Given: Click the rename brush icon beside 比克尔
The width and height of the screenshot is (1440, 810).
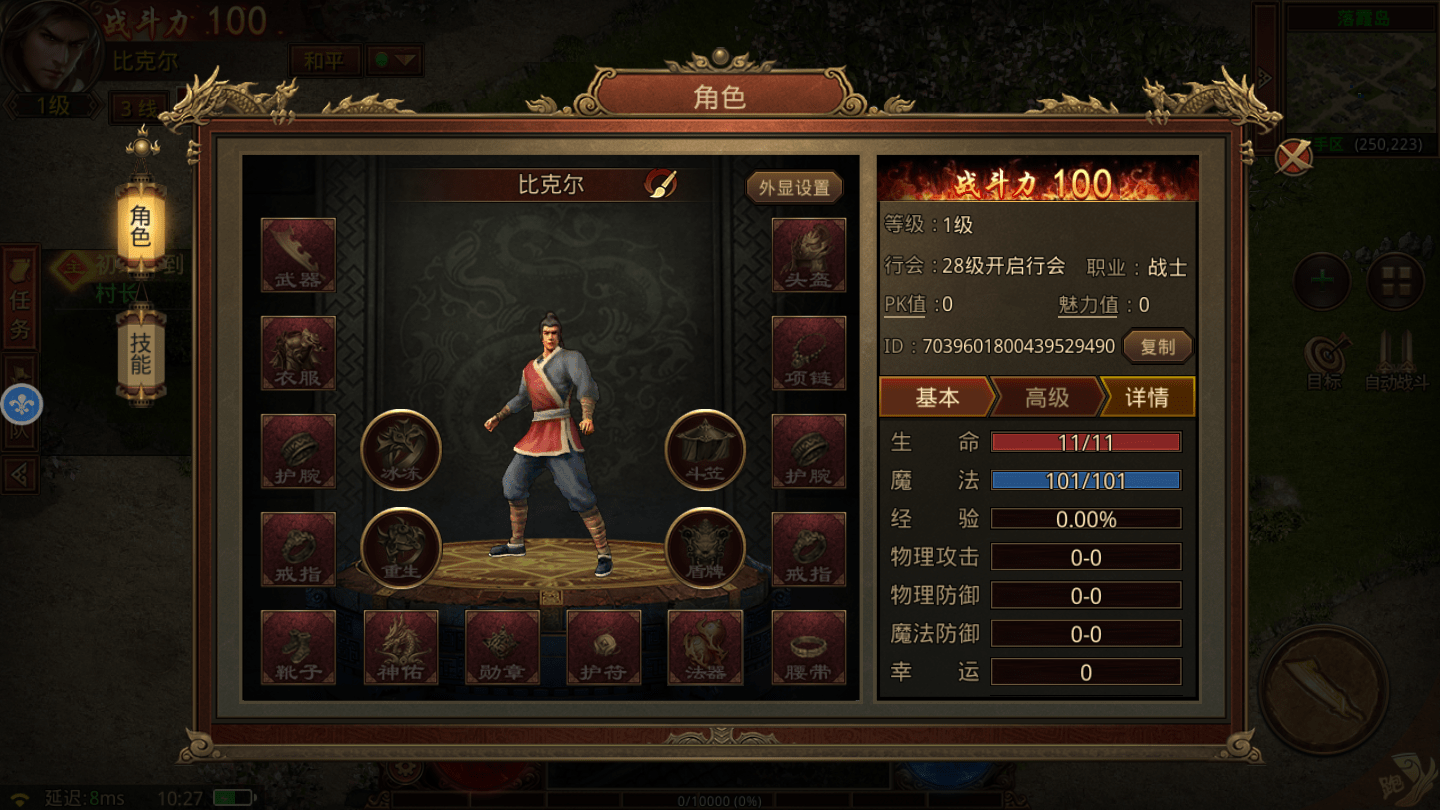Looking at the screenshot, I should (x=661, y=184).
